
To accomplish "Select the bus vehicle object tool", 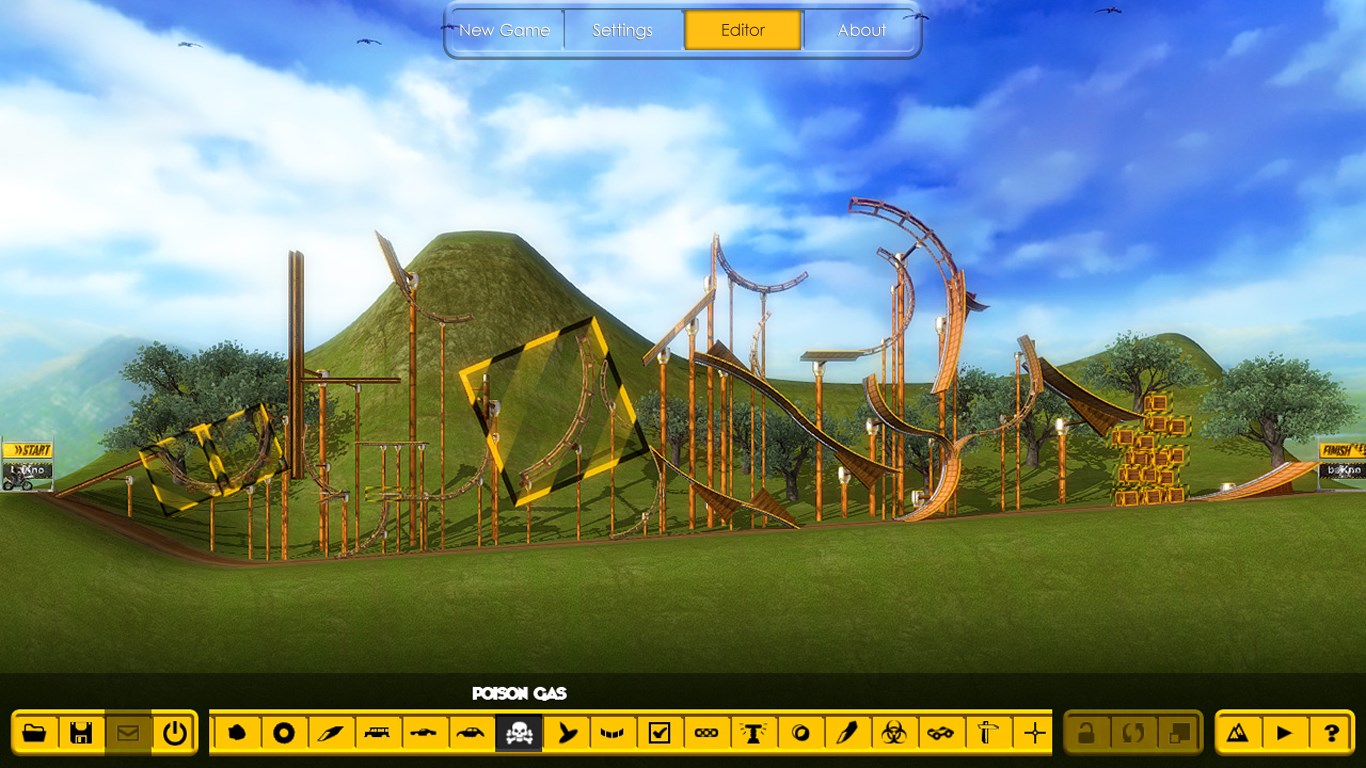I will pyautogui.click(x=377, y=733).
